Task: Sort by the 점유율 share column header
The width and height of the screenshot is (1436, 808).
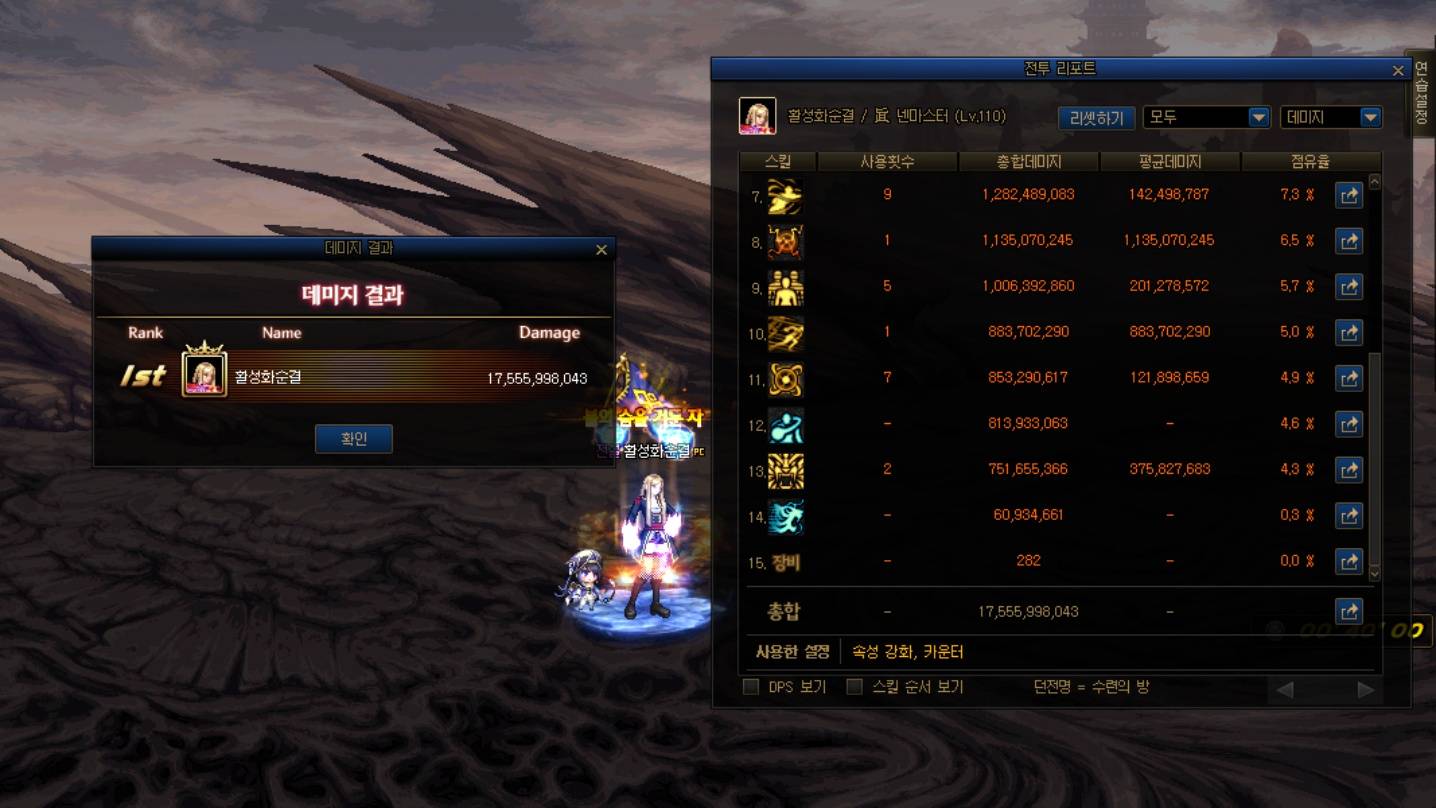Action: (x=1310, y=161)
